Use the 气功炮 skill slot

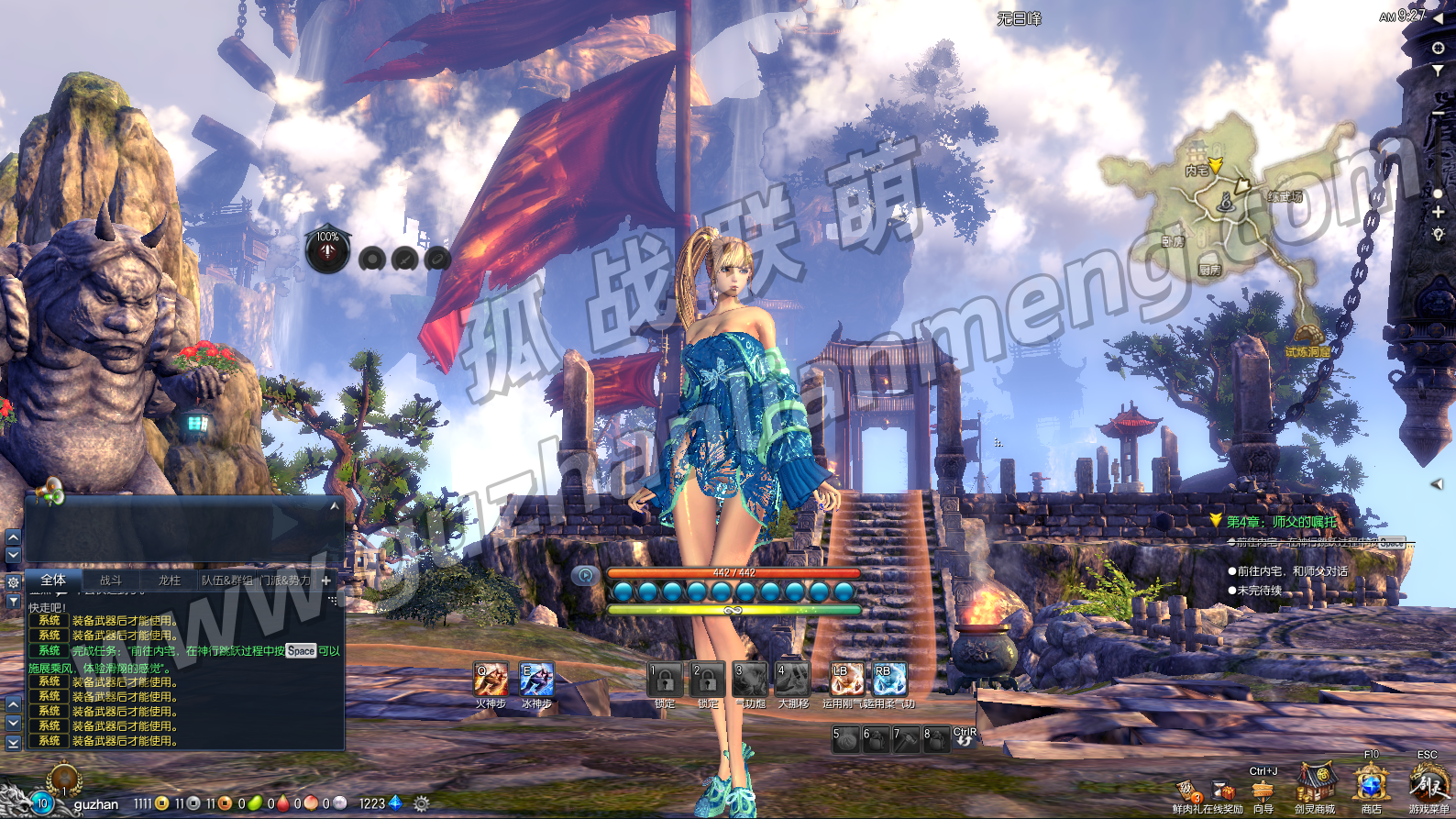coord(750,680)
